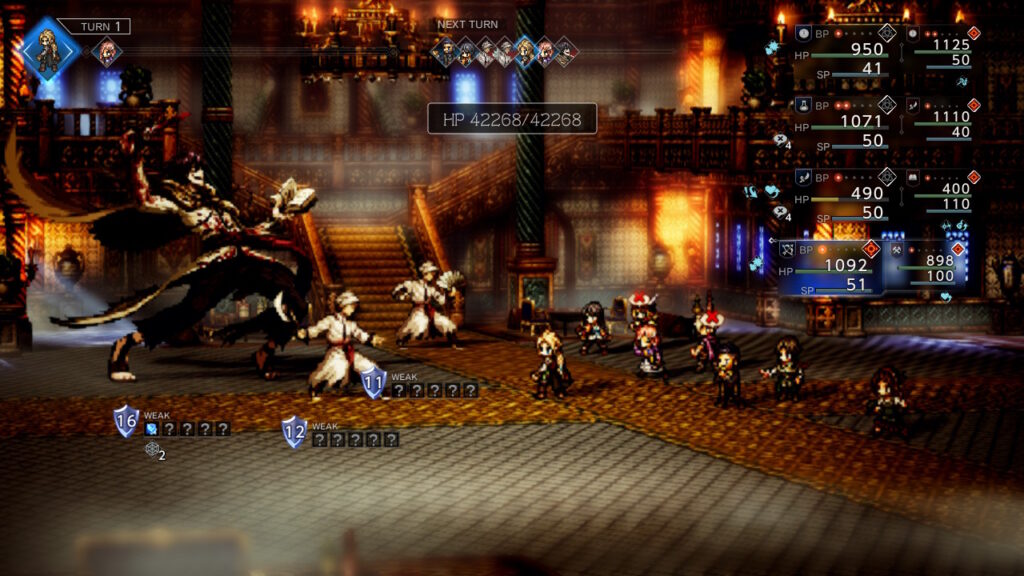The image size is (1024, 576).
Task: Click the pink-haired portrait beside the active turn diamond
Action: (x=106, y=51)
